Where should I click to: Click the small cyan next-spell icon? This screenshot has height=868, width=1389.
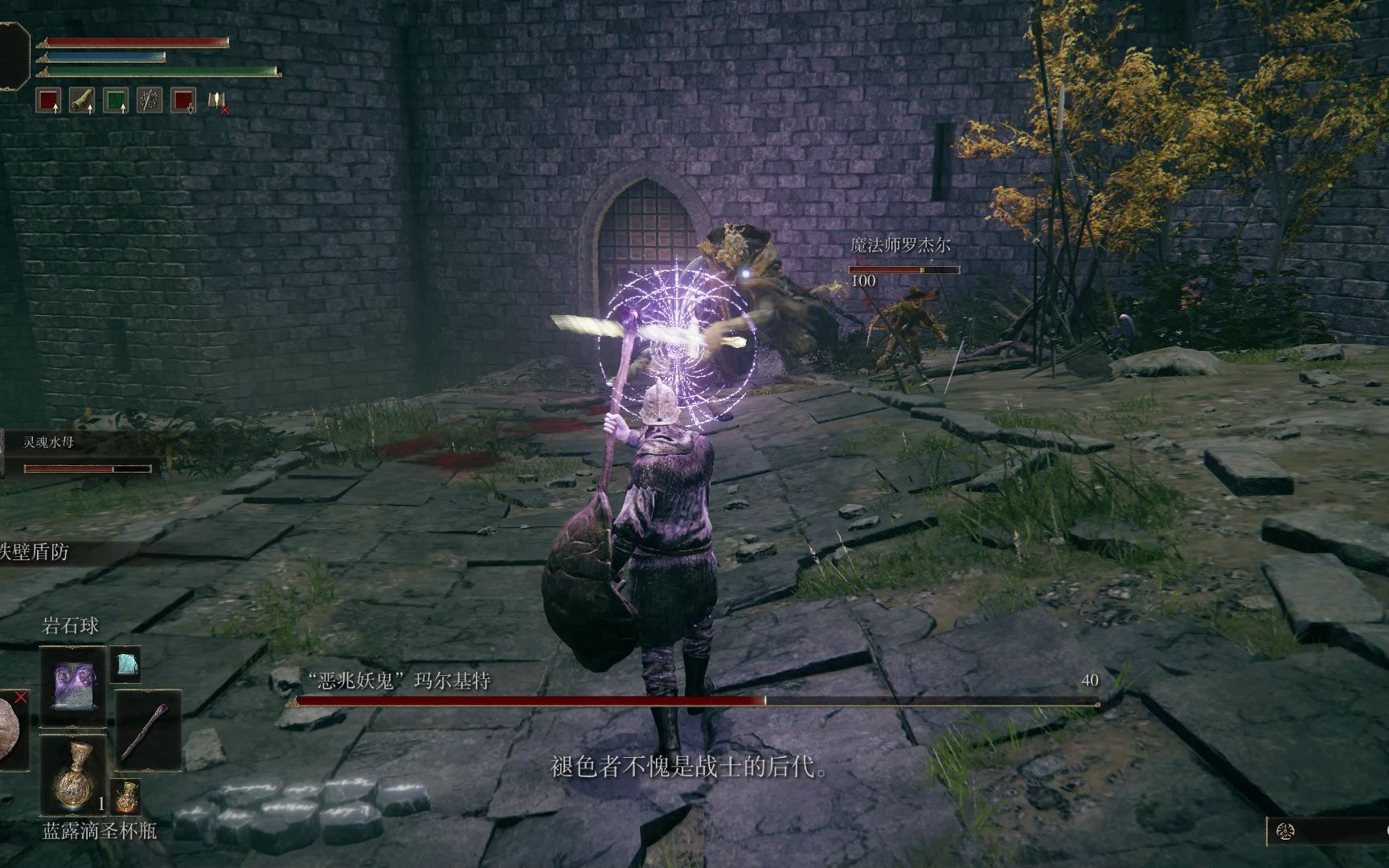click(x=125, y=664)
